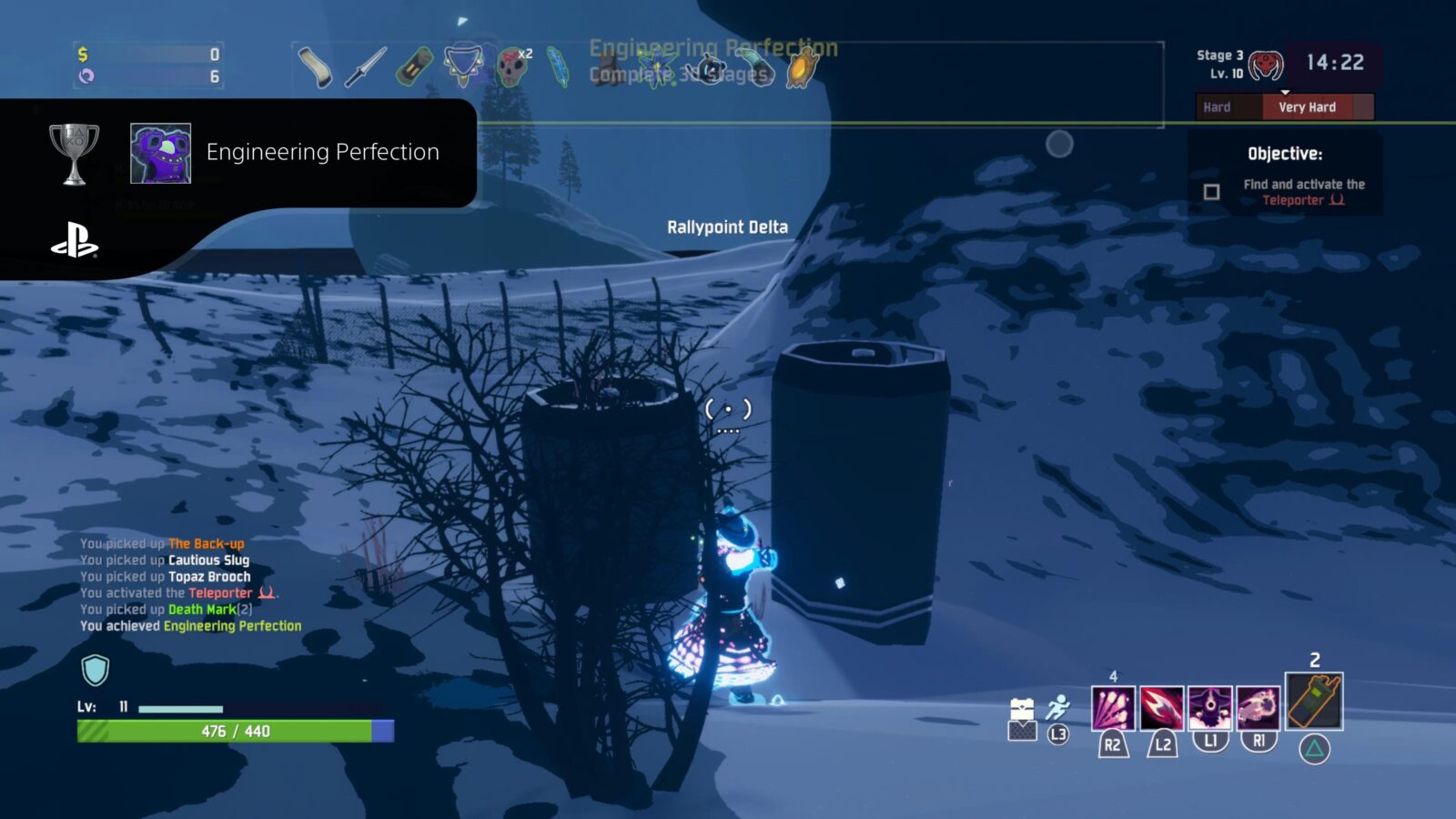Activate the R2 spread-shot primary skill

point(1113,709)
